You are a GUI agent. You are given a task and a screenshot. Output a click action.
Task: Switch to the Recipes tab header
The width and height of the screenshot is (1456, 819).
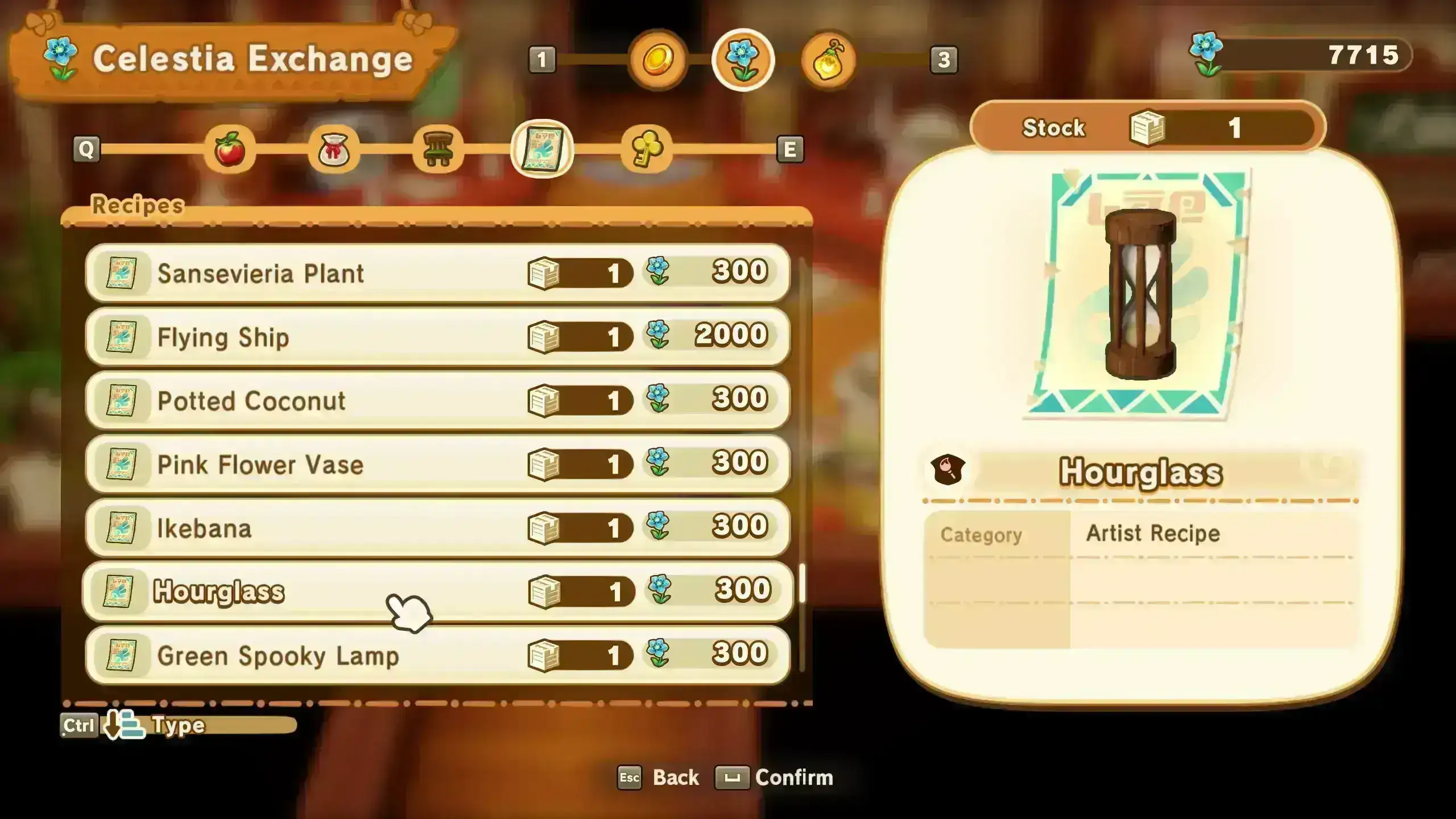[x=136, y=206]
